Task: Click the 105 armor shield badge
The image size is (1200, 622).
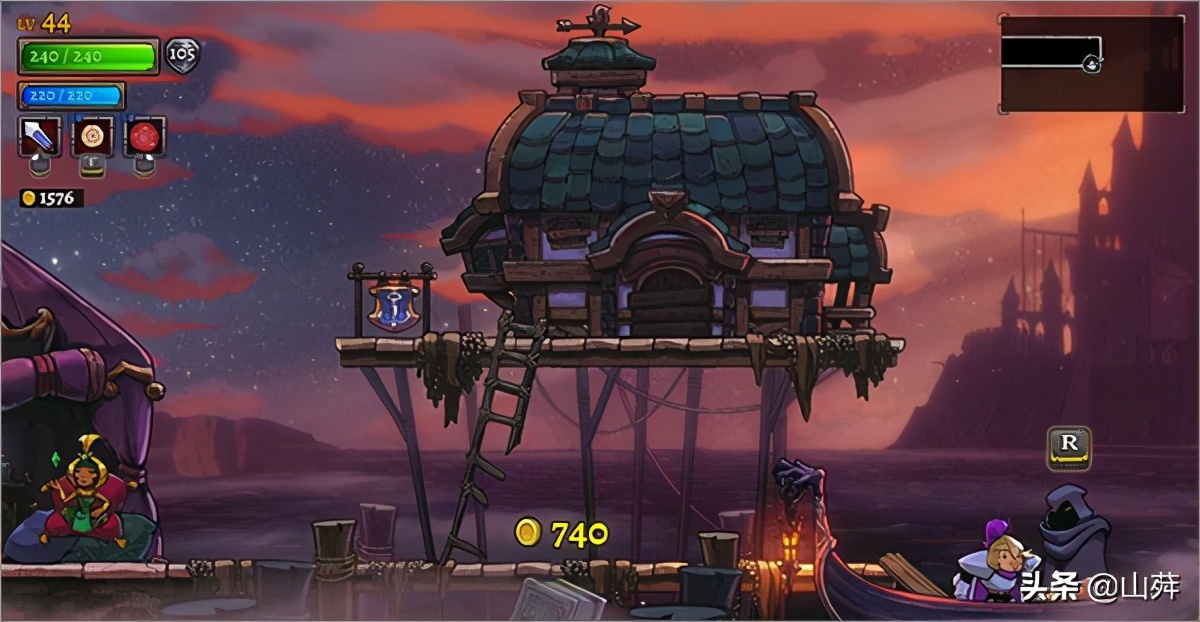Action: pos(181,56)
